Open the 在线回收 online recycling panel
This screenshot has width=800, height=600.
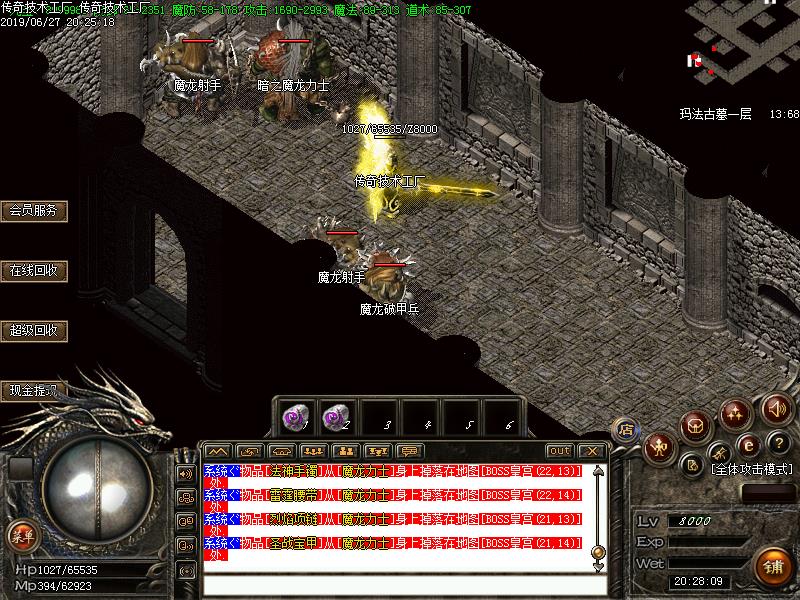(33, 271)
